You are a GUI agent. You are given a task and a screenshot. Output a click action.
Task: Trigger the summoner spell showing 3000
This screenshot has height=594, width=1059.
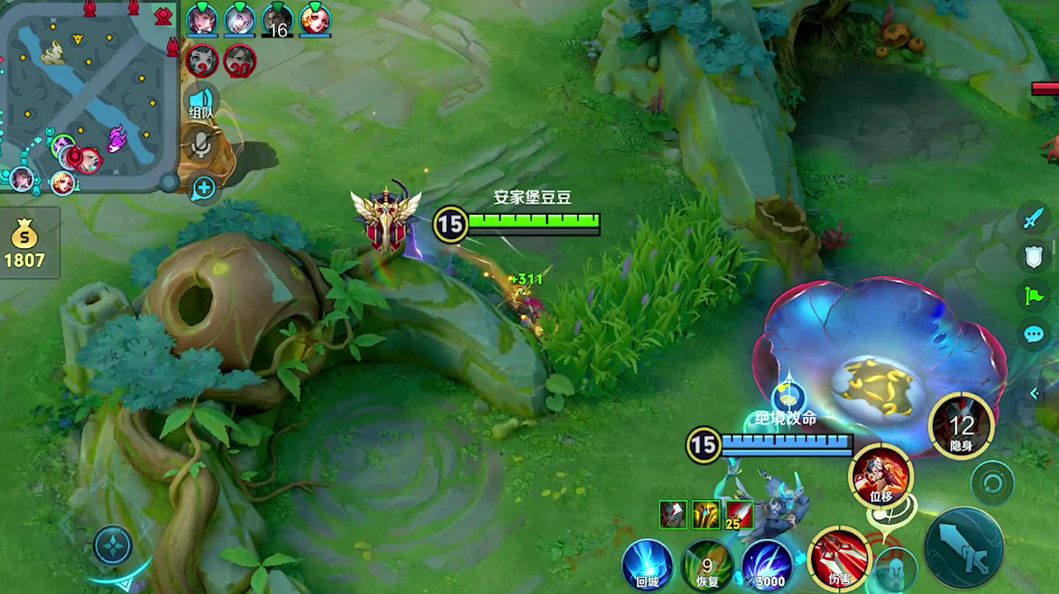(x=767, y=566)
